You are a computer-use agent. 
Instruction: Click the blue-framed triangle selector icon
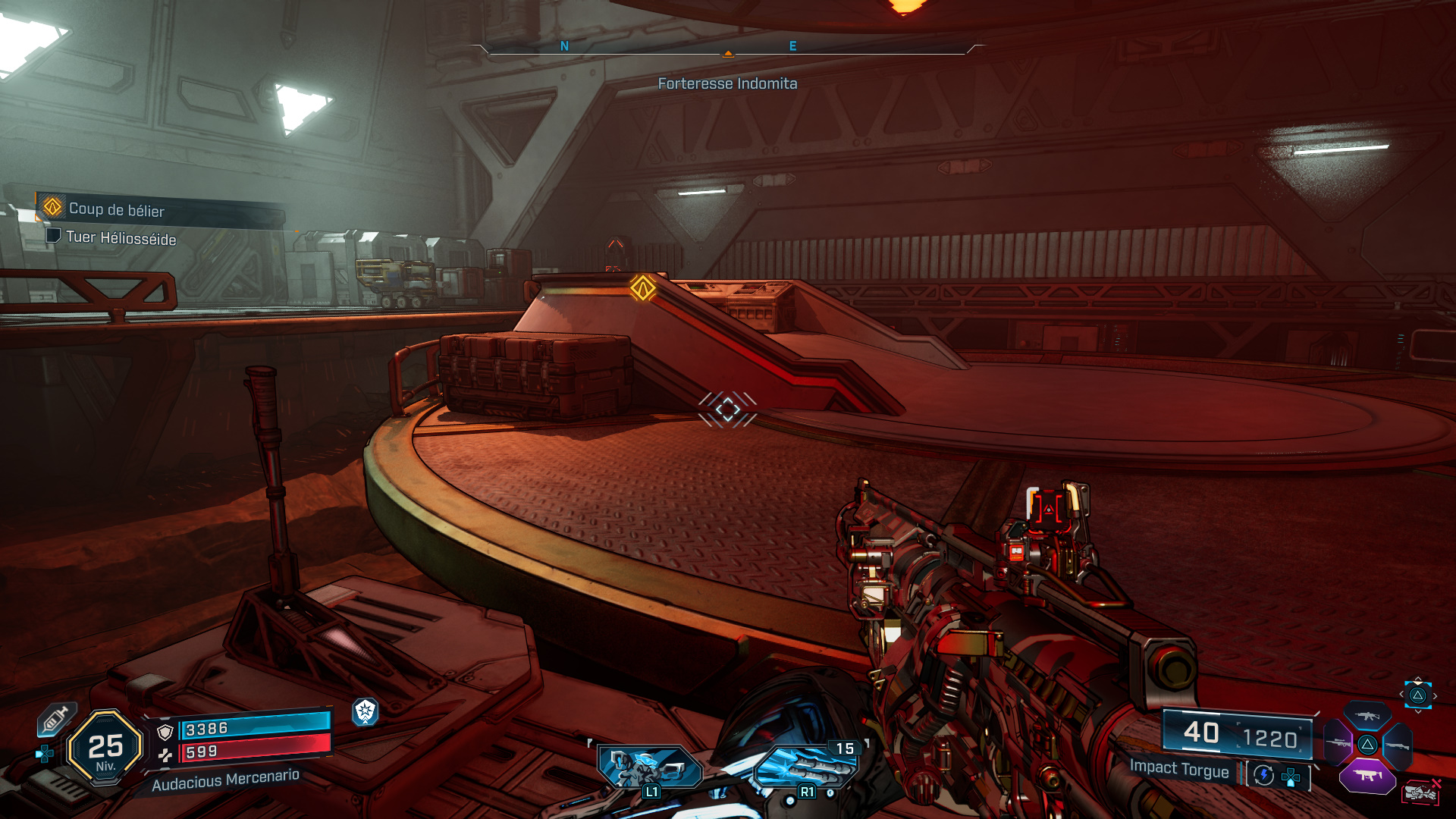click(1417, 695)
